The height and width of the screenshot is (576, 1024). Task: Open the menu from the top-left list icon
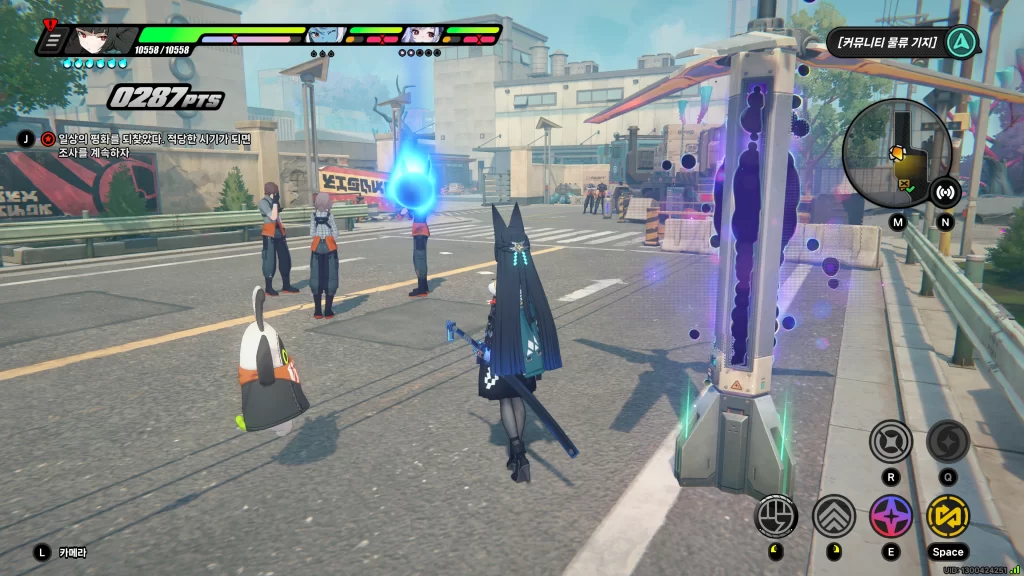53,41
